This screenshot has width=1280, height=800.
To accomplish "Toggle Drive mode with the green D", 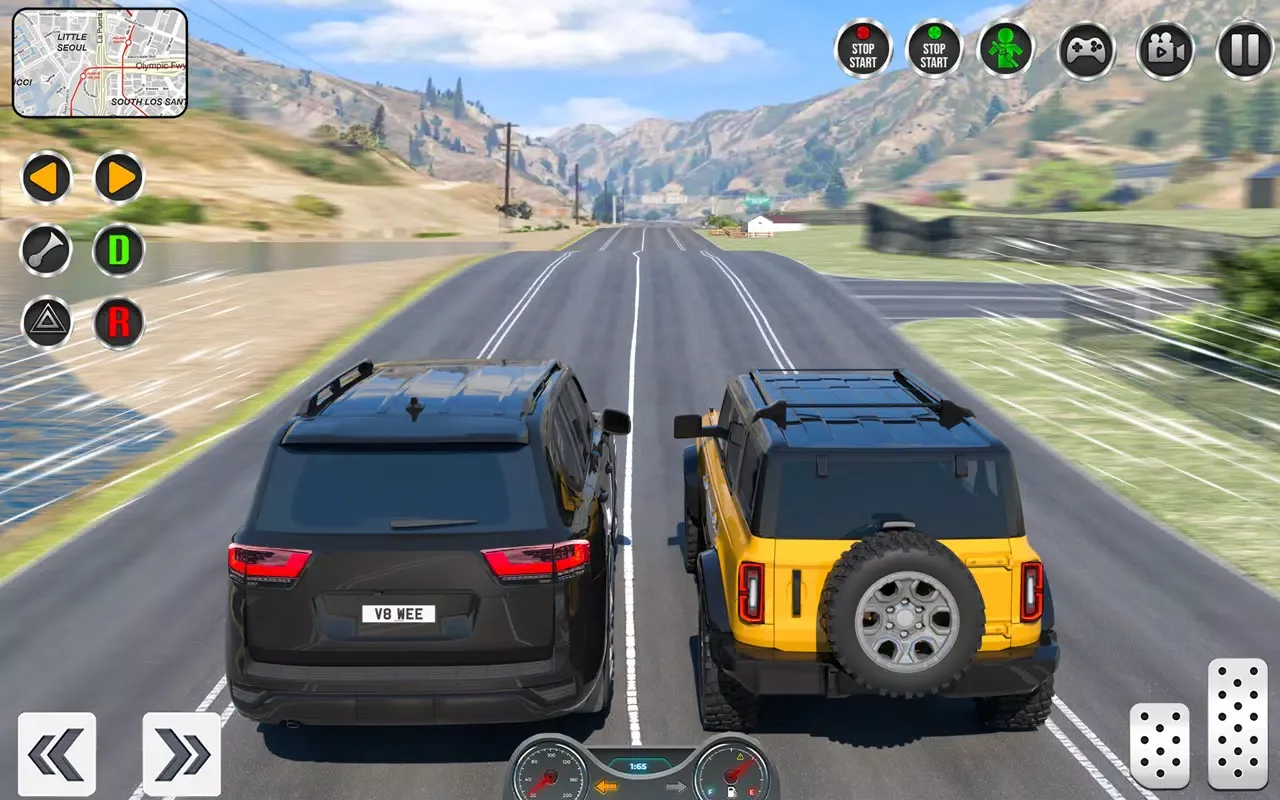I will [118, 251].
